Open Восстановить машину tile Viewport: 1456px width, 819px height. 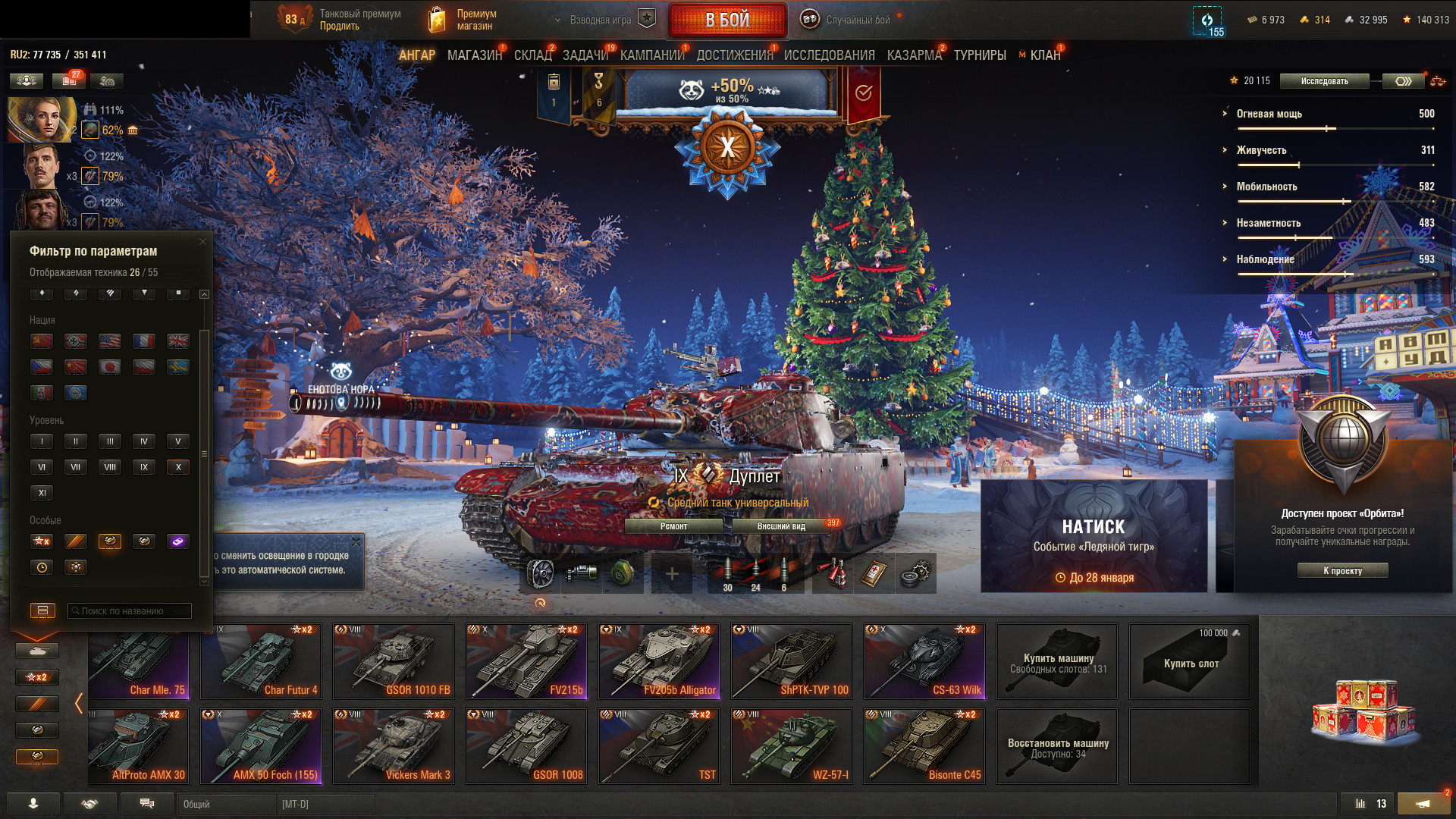tap(1057, 745)
